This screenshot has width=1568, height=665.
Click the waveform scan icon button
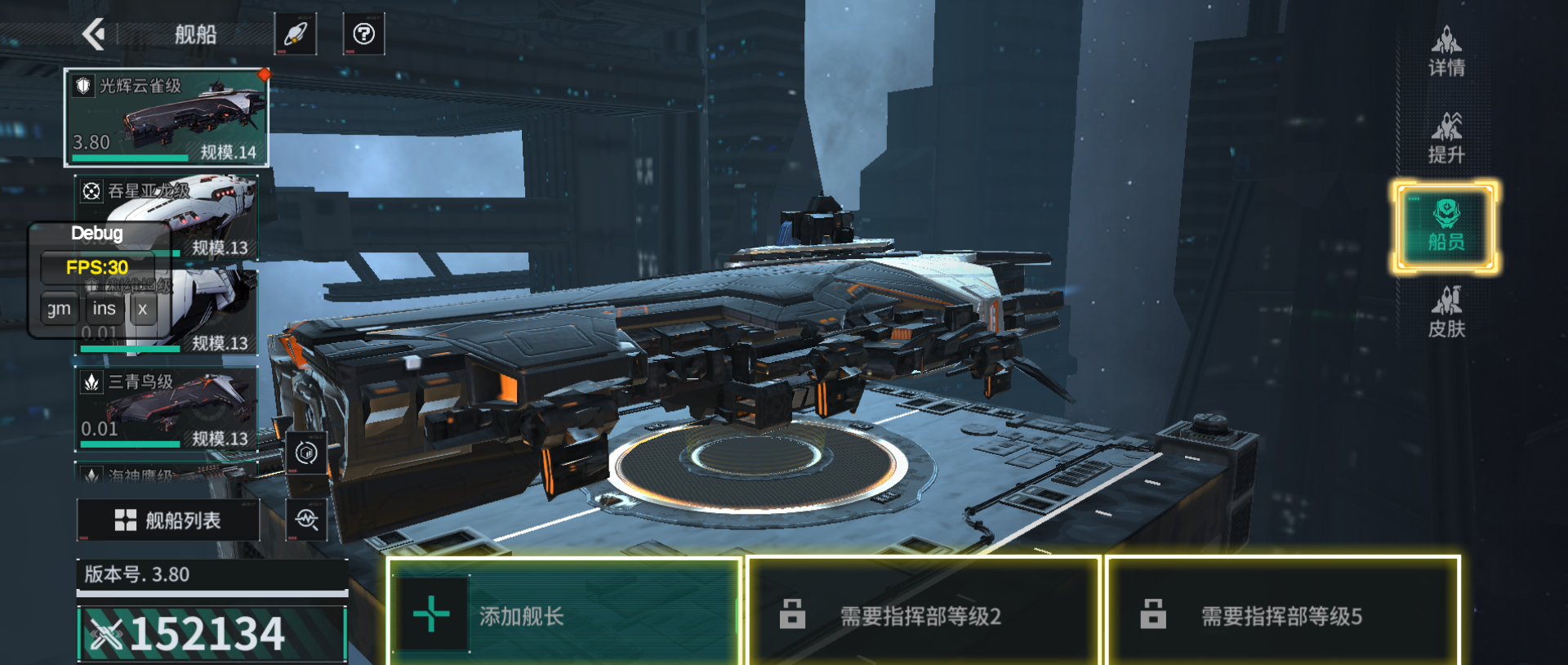[306, 520]
